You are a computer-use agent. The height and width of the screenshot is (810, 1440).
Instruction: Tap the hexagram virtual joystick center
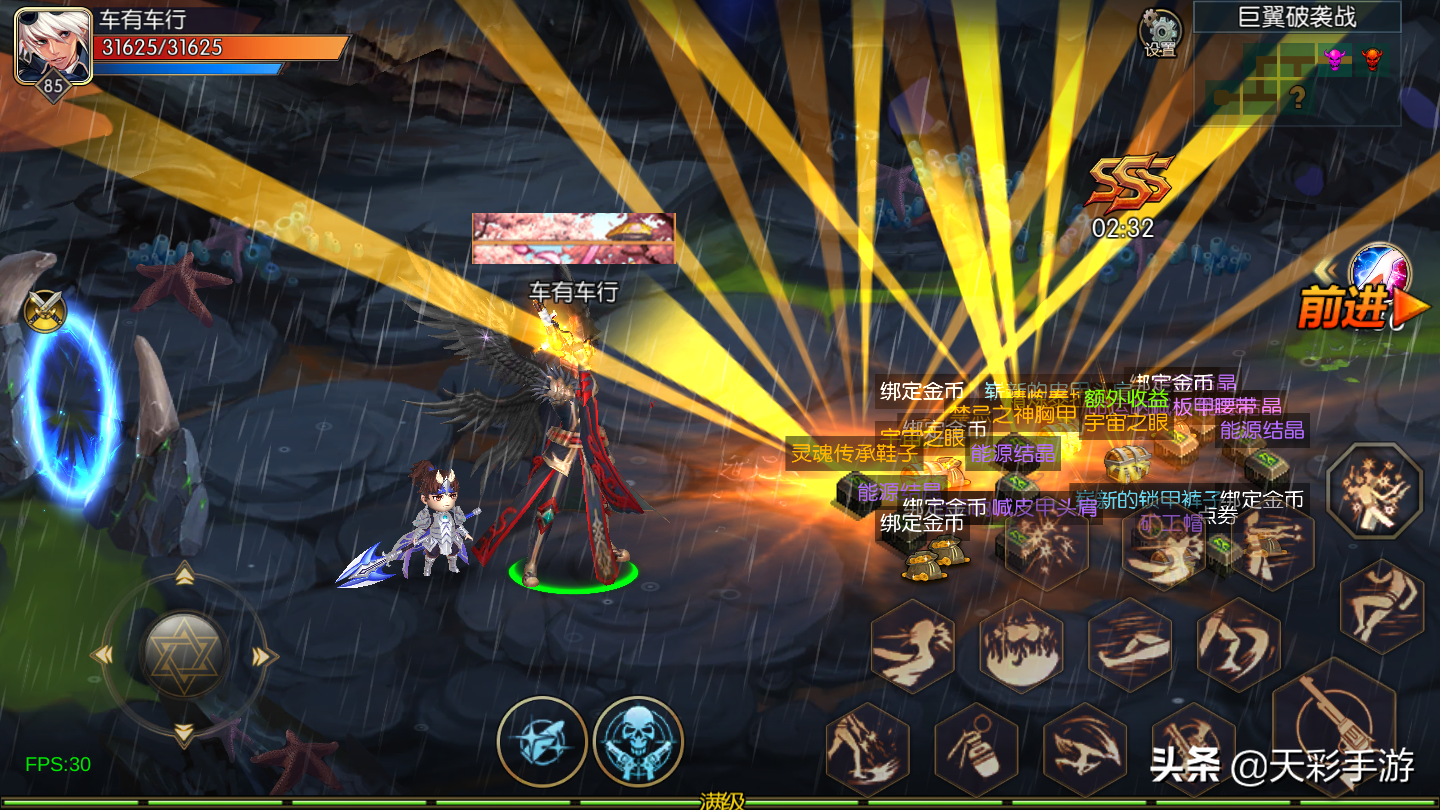(185, 656)
